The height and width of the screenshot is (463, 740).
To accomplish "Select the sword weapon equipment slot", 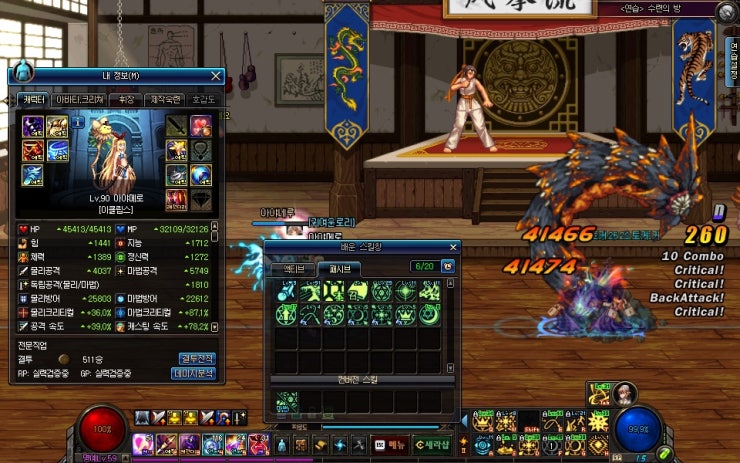I will [x=175, y=125].
